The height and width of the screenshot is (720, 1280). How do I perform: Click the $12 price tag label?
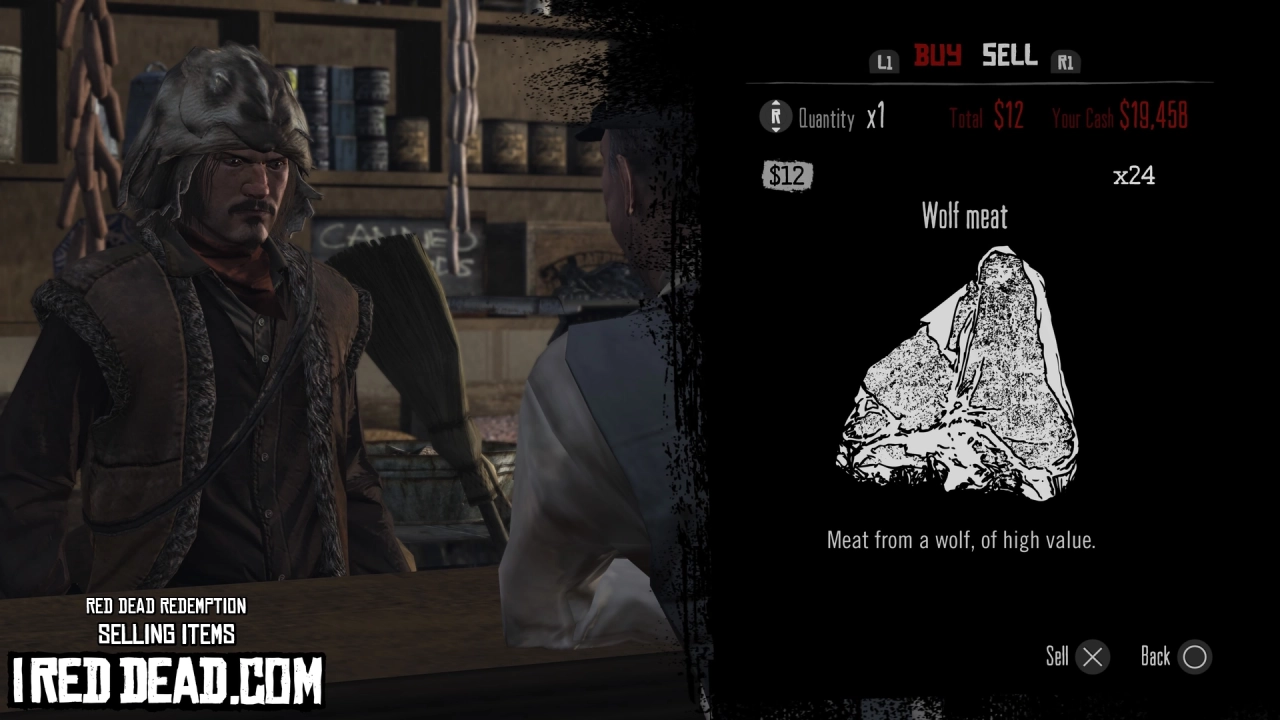(788, 175)
